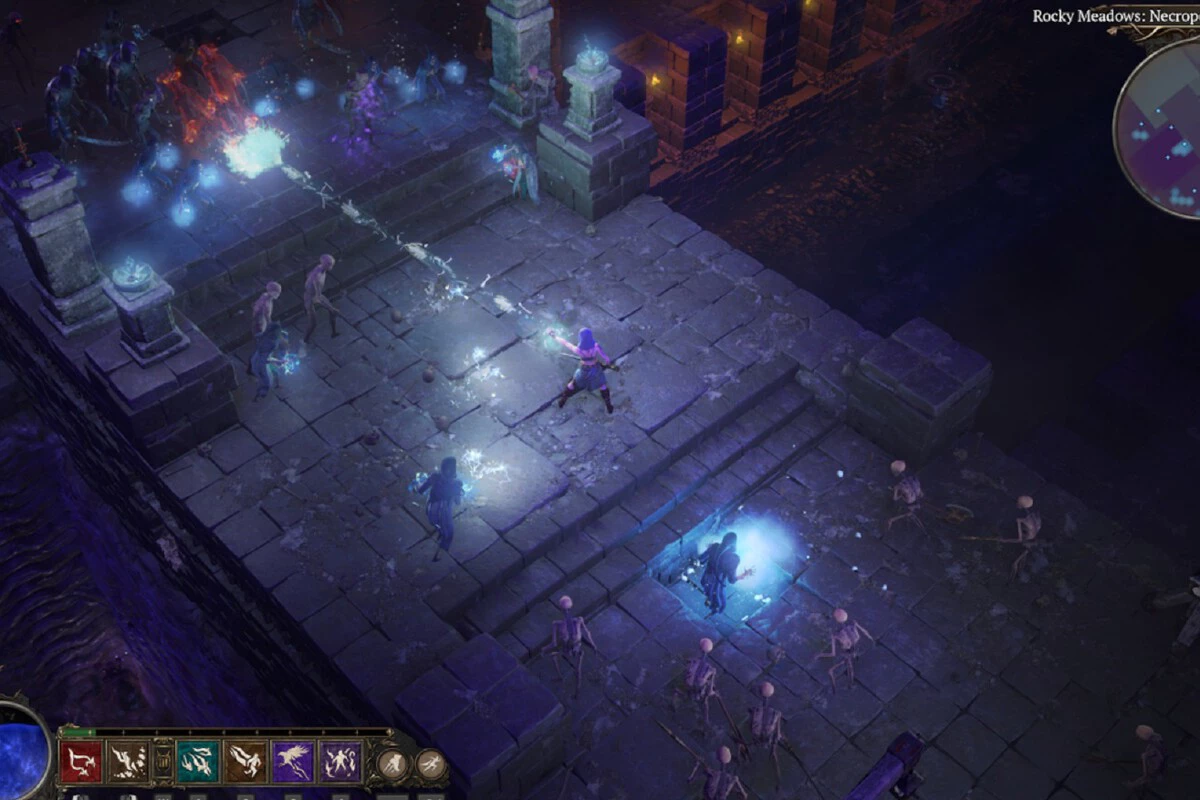1200x800 pixels.
Task: Use the first brown skill icon
Action: 129,762
